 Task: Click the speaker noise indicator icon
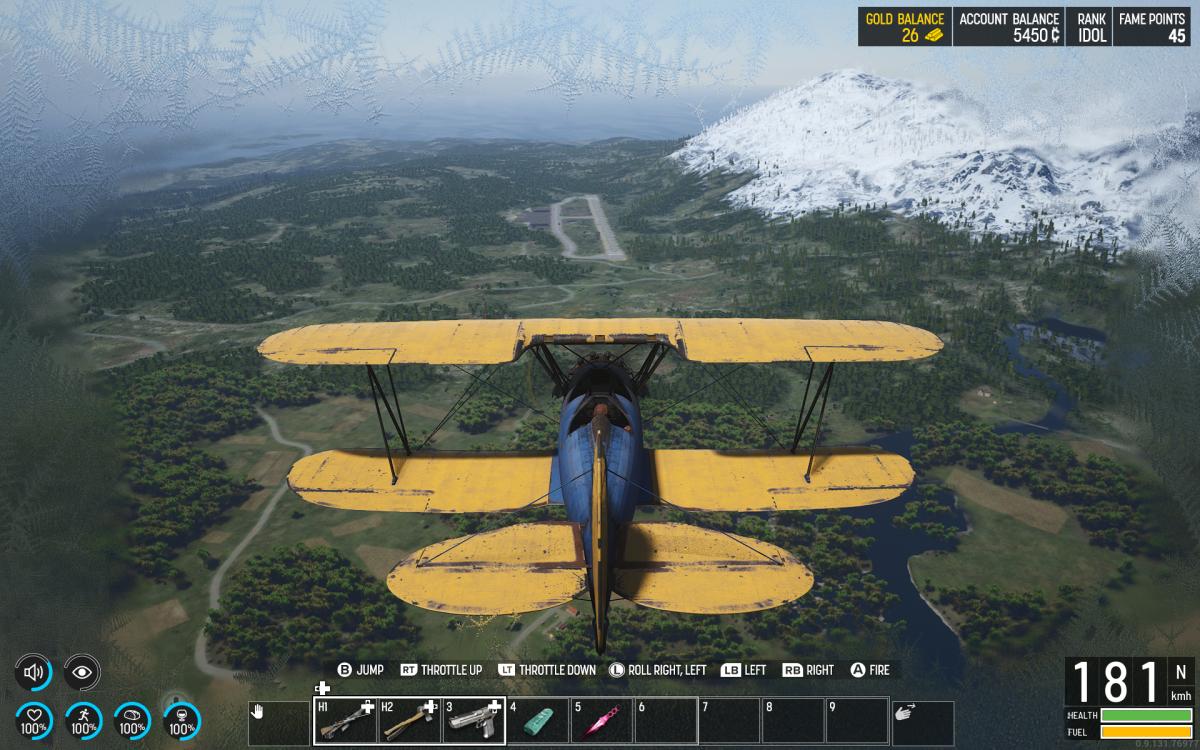[x=33, y=672]
